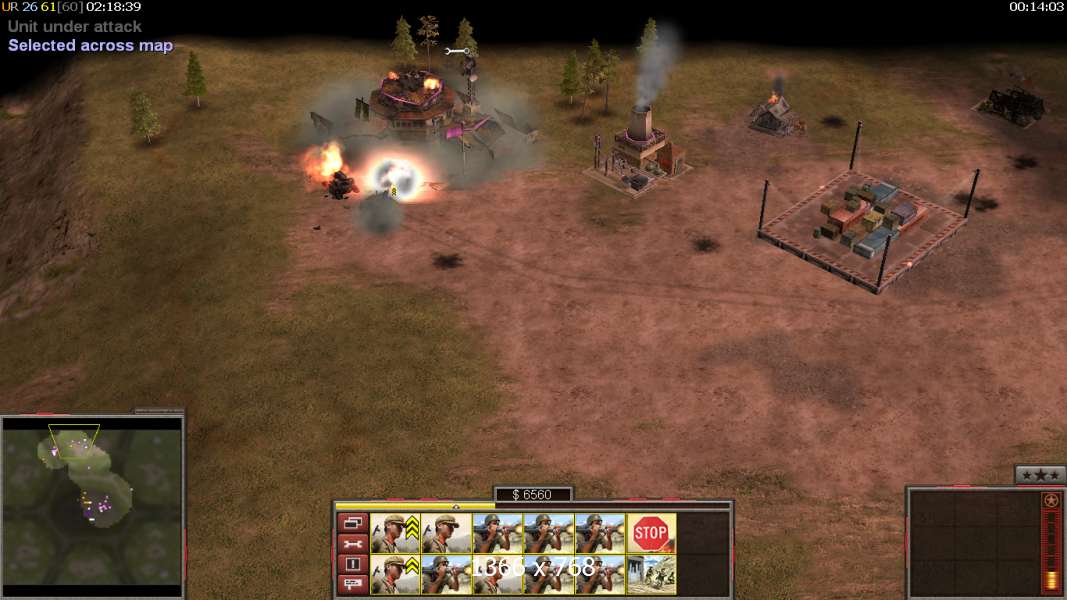1067x600 pixels.
Task: Select the bottom-left officer with chevrons
Action: click(x=395, y=574)
